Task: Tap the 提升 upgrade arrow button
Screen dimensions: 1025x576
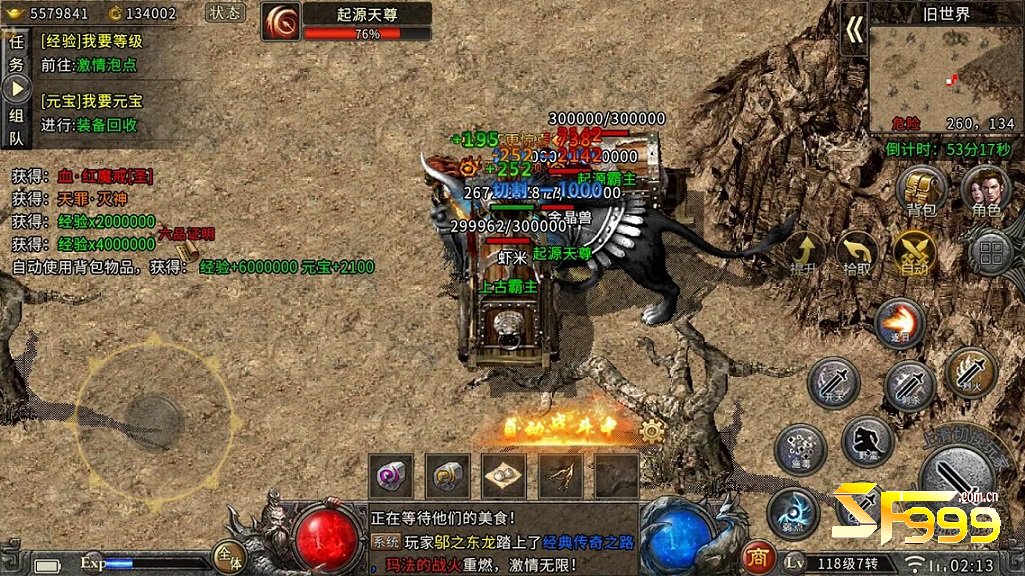Action: click(803, 253)
